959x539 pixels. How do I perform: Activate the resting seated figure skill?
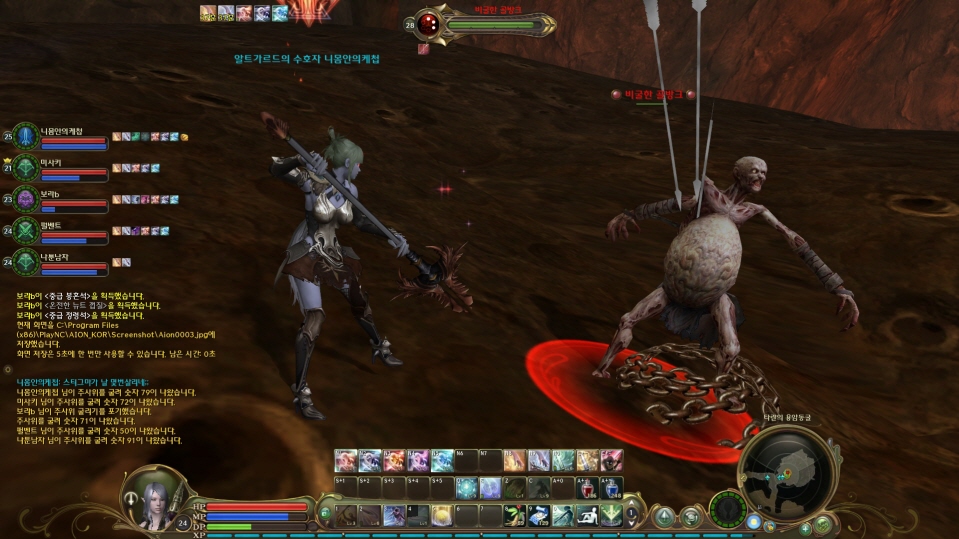pyautogui.click(x=588, y=515)
